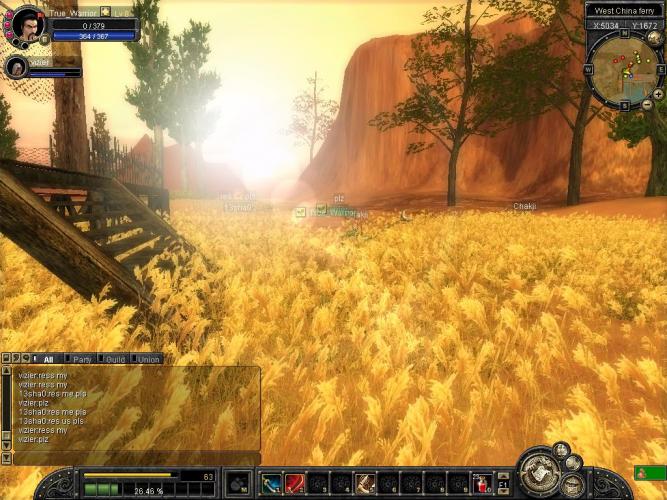Activate the red blade skill in hotbar
This screenshot has height=500, width=667.
(295, 484)
